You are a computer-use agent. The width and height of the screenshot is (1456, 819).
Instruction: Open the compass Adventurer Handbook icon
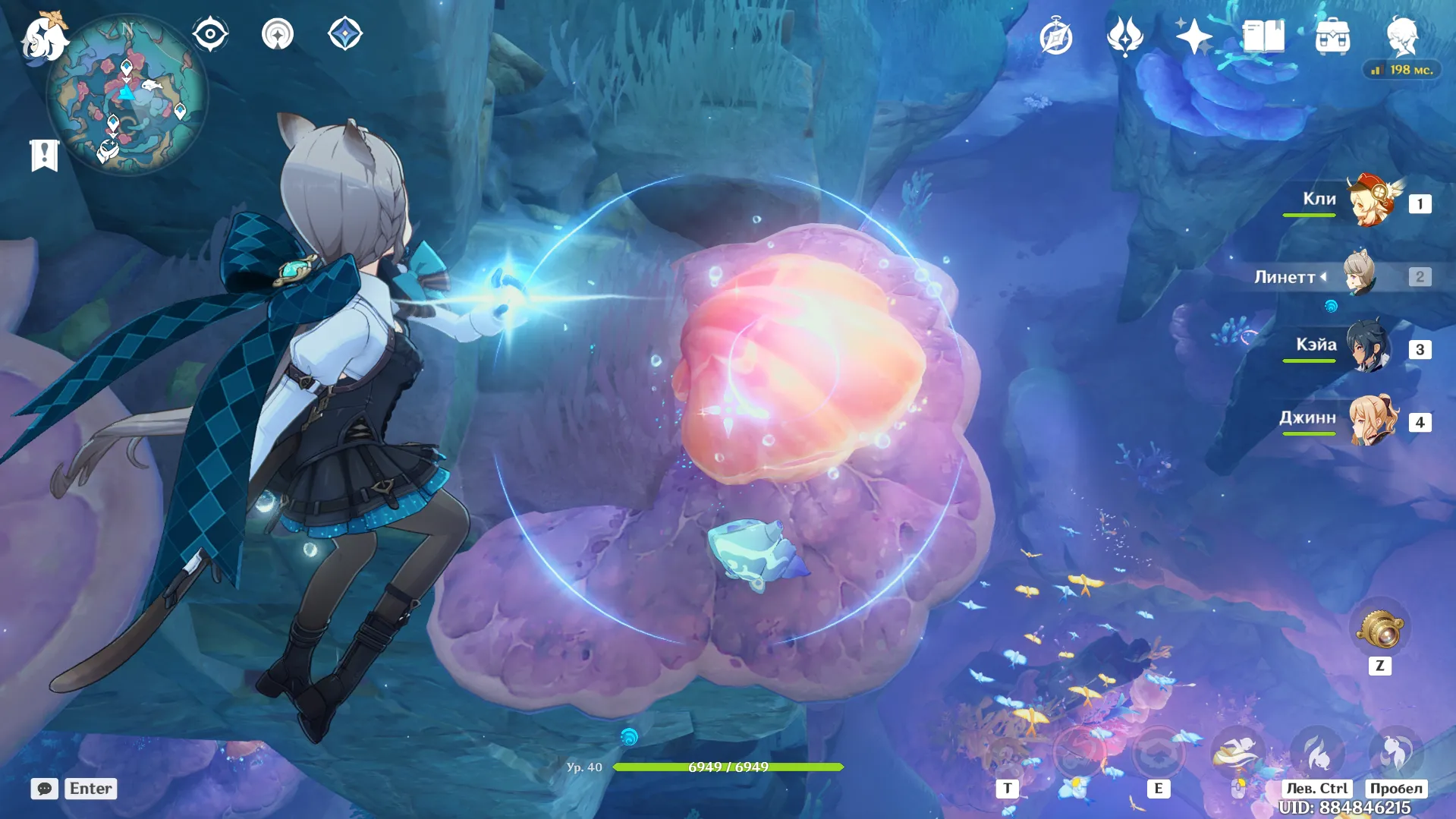(x=1055, y=36)
